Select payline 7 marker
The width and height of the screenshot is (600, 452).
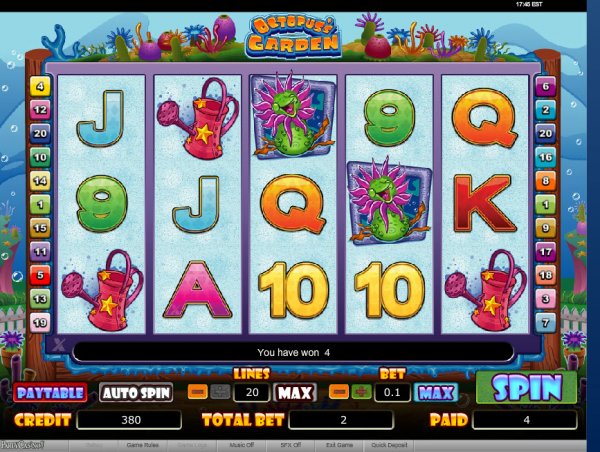546,321
